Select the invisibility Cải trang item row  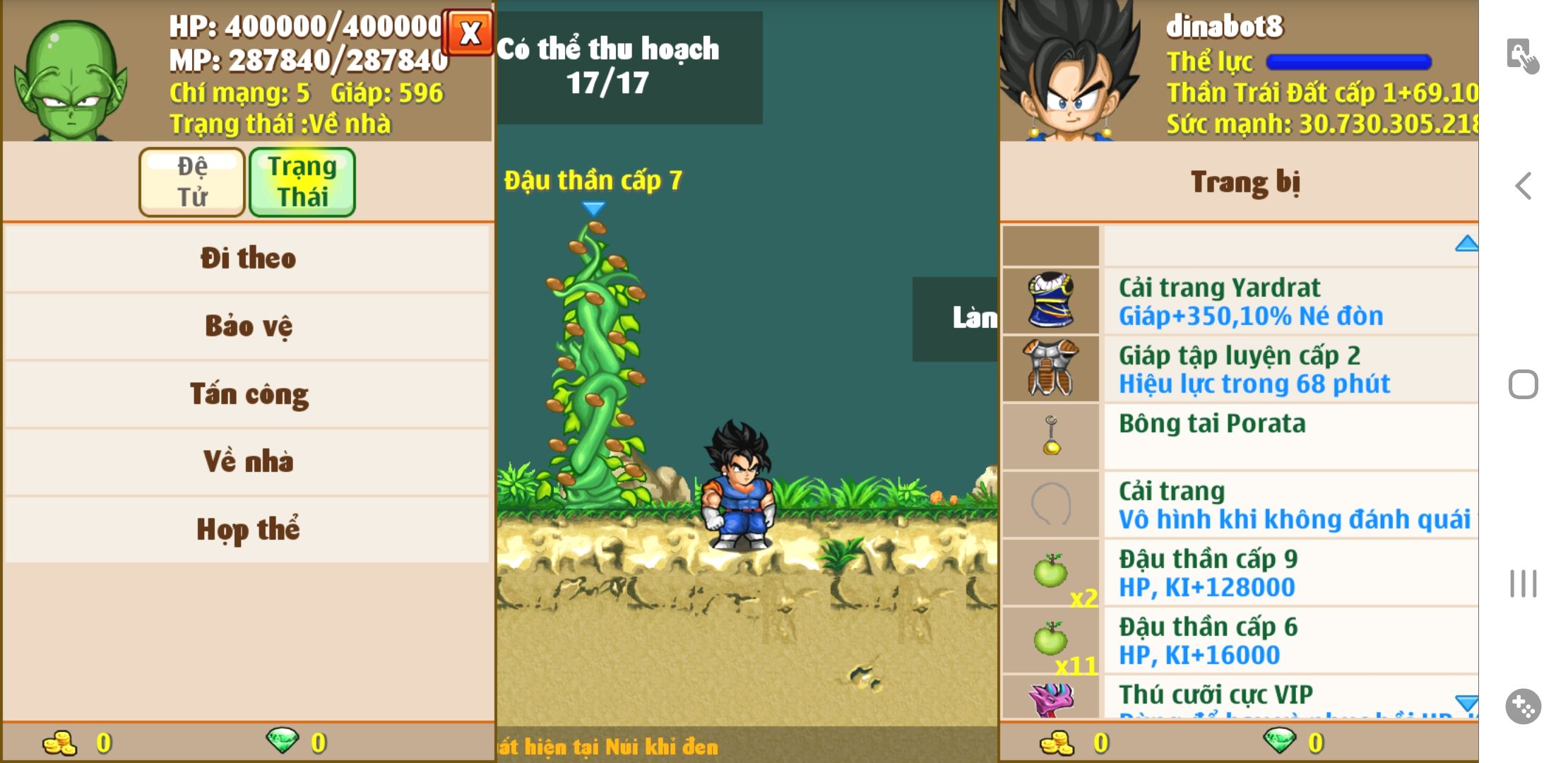pos(1239,504)
